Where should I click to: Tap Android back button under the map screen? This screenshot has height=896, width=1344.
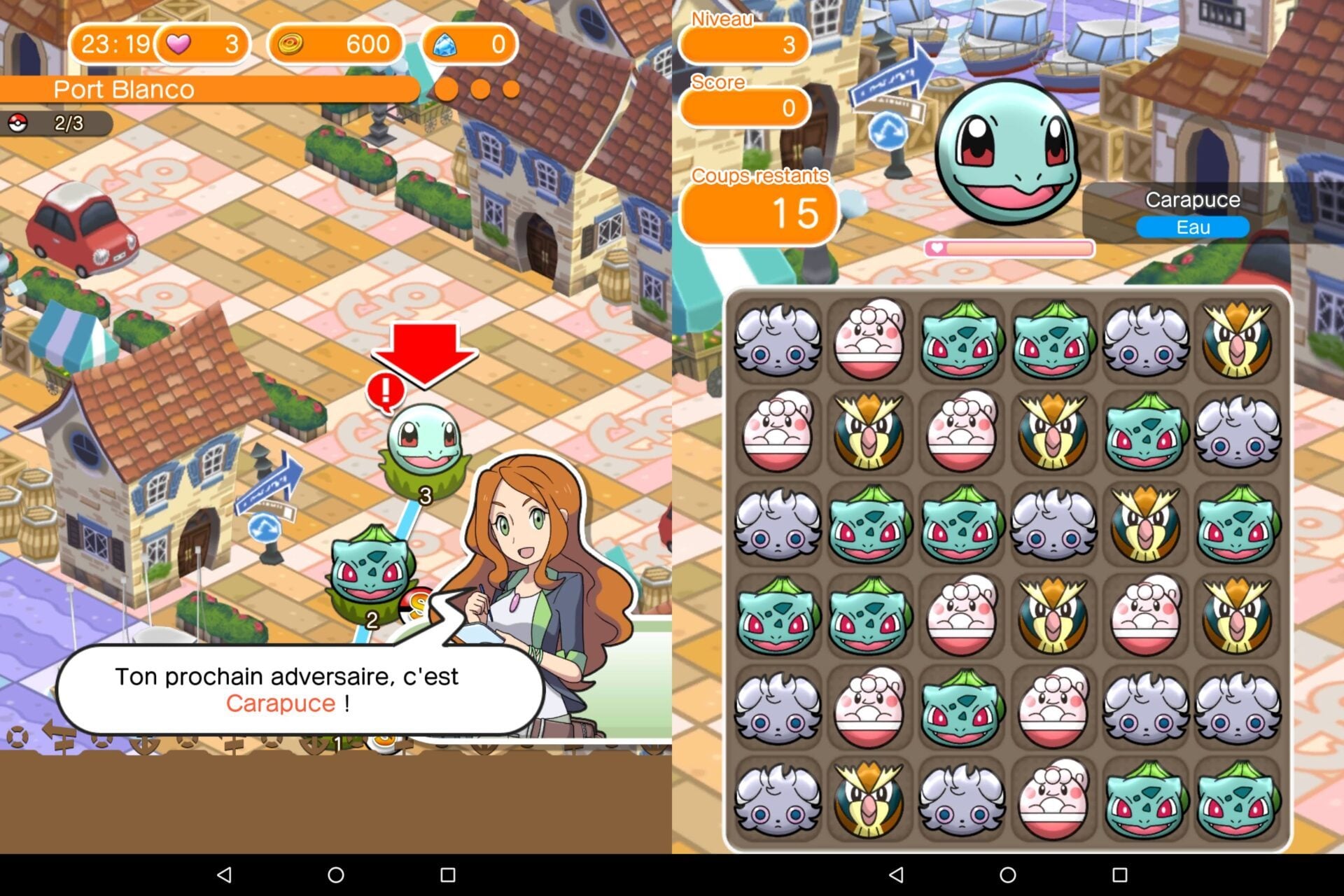[224, 875]
